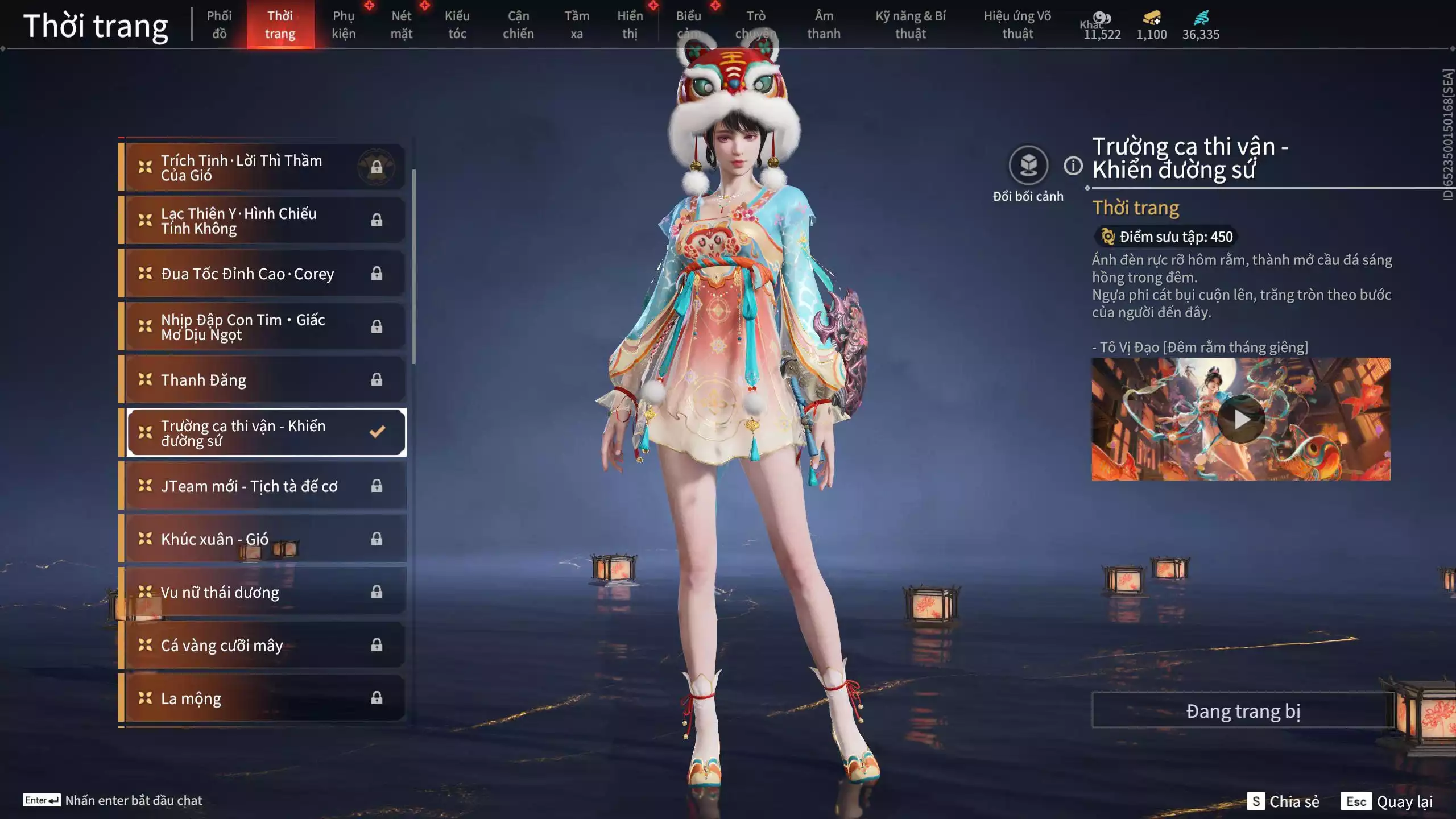
Task: Select the Âm thanh tab
Action: pos(823,24)
